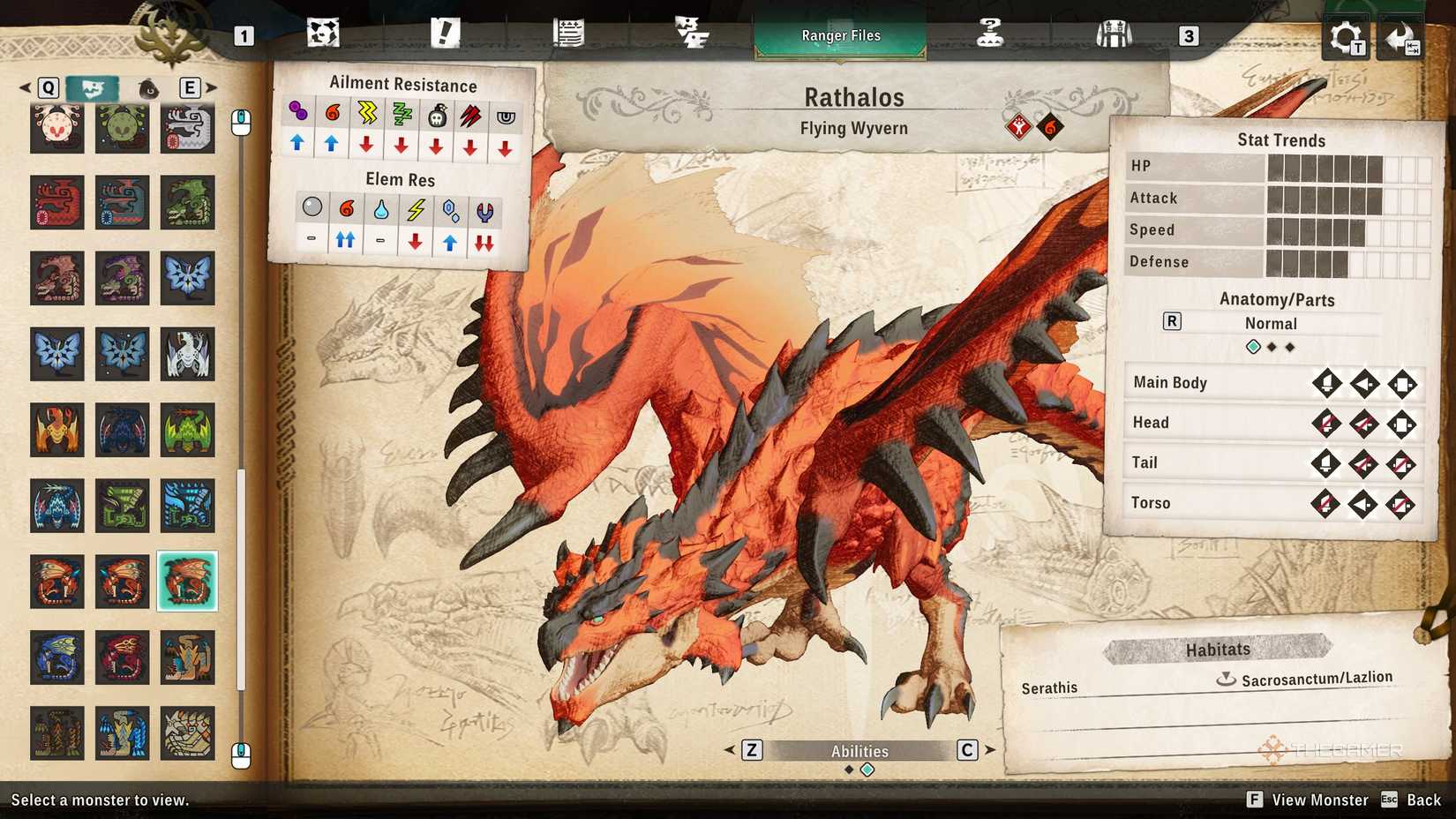Switch to the Ranger Files tab
The image size is (1456, 819).
point(839,35)
